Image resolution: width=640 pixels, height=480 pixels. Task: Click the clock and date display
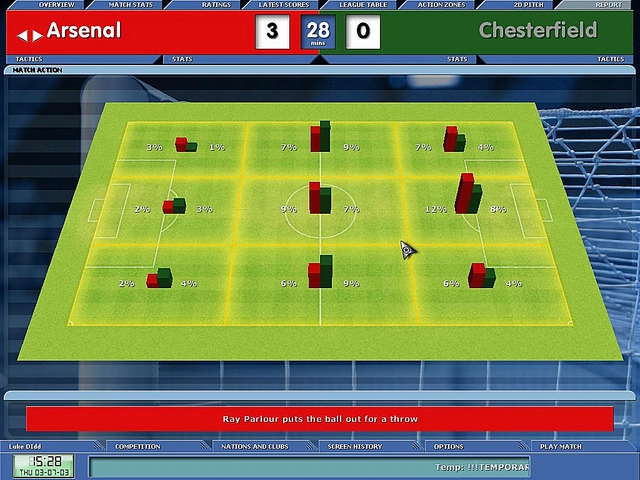(x=43, y=466)
